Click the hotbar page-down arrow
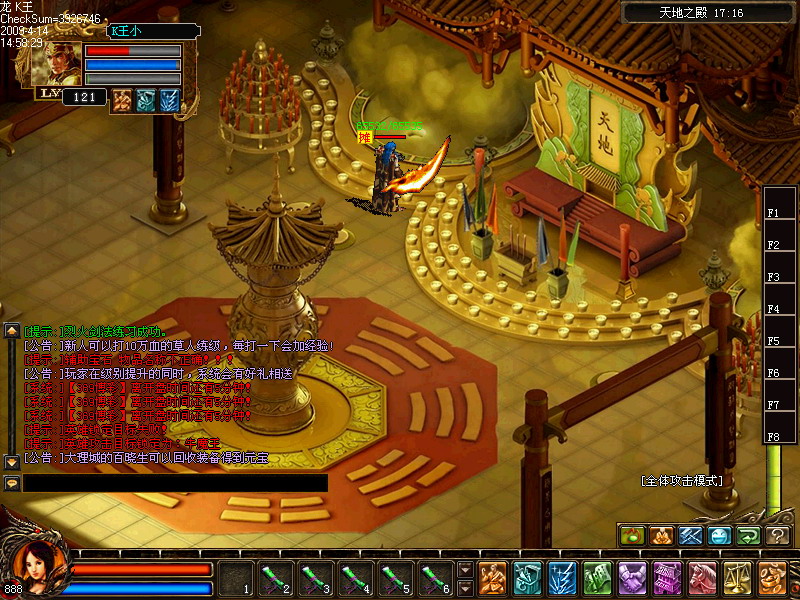 (x=465, y=588)
